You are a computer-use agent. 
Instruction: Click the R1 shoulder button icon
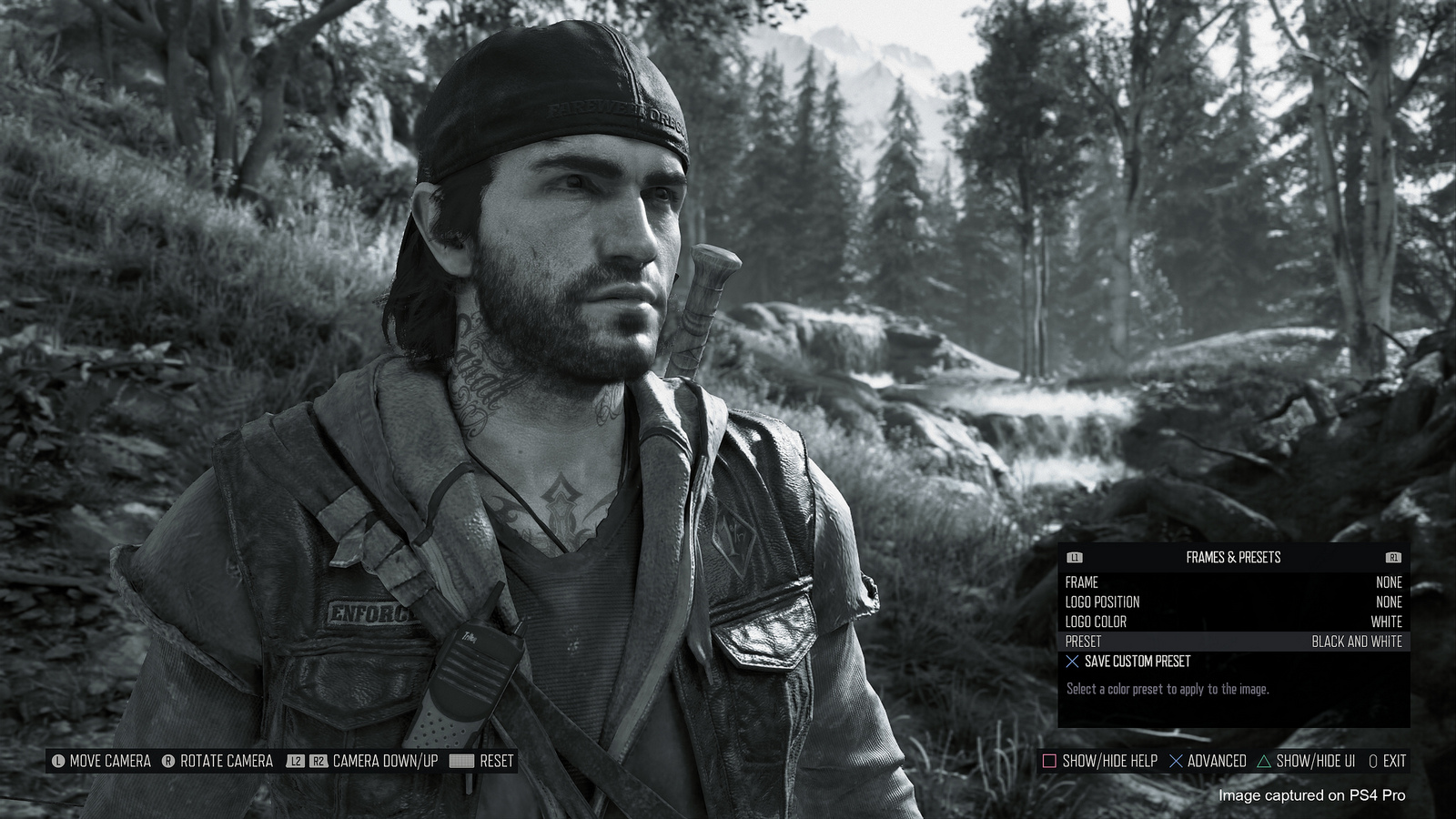point(1392,557)
